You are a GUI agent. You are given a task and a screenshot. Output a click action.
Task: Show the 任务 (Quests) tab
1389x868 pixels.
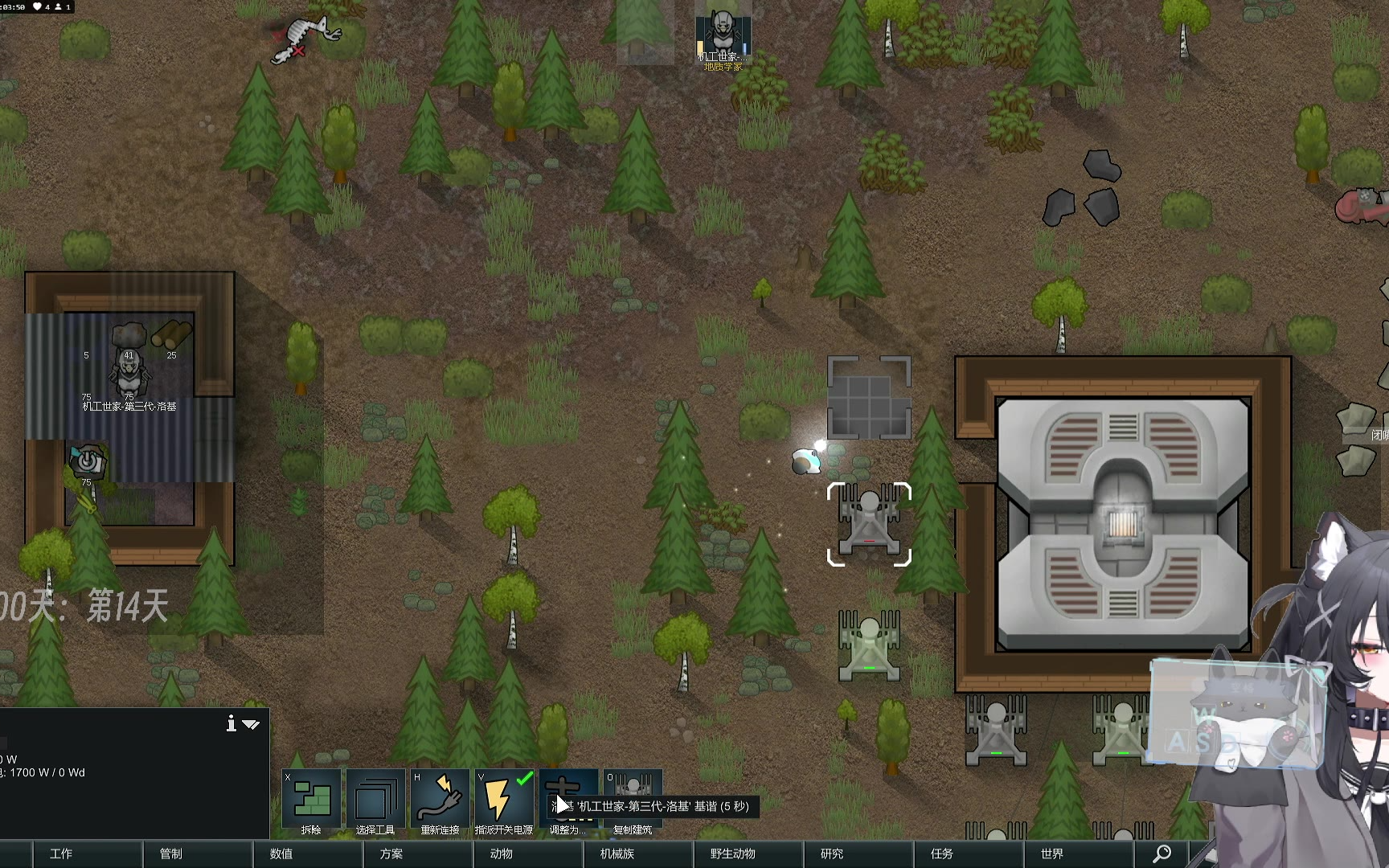(942, 854)
